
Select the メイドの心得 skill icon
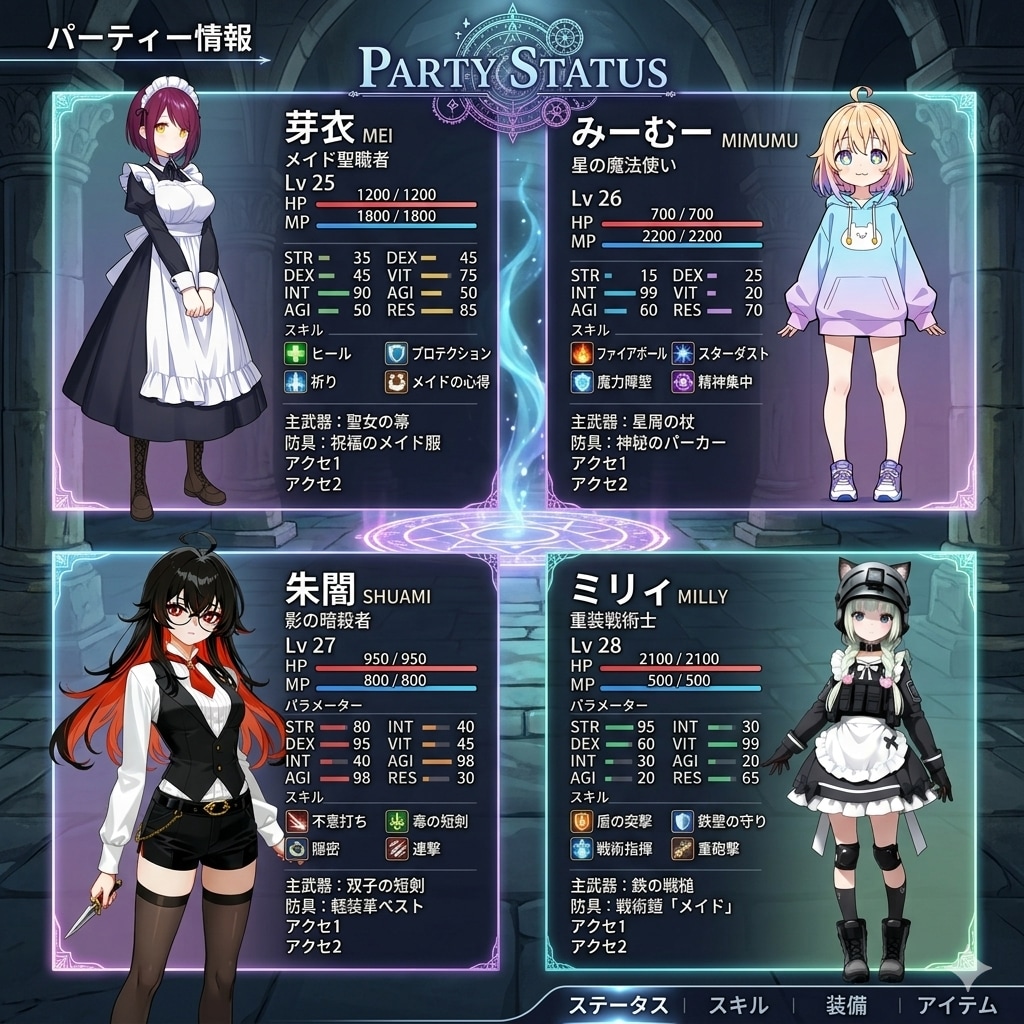[396, 381]
